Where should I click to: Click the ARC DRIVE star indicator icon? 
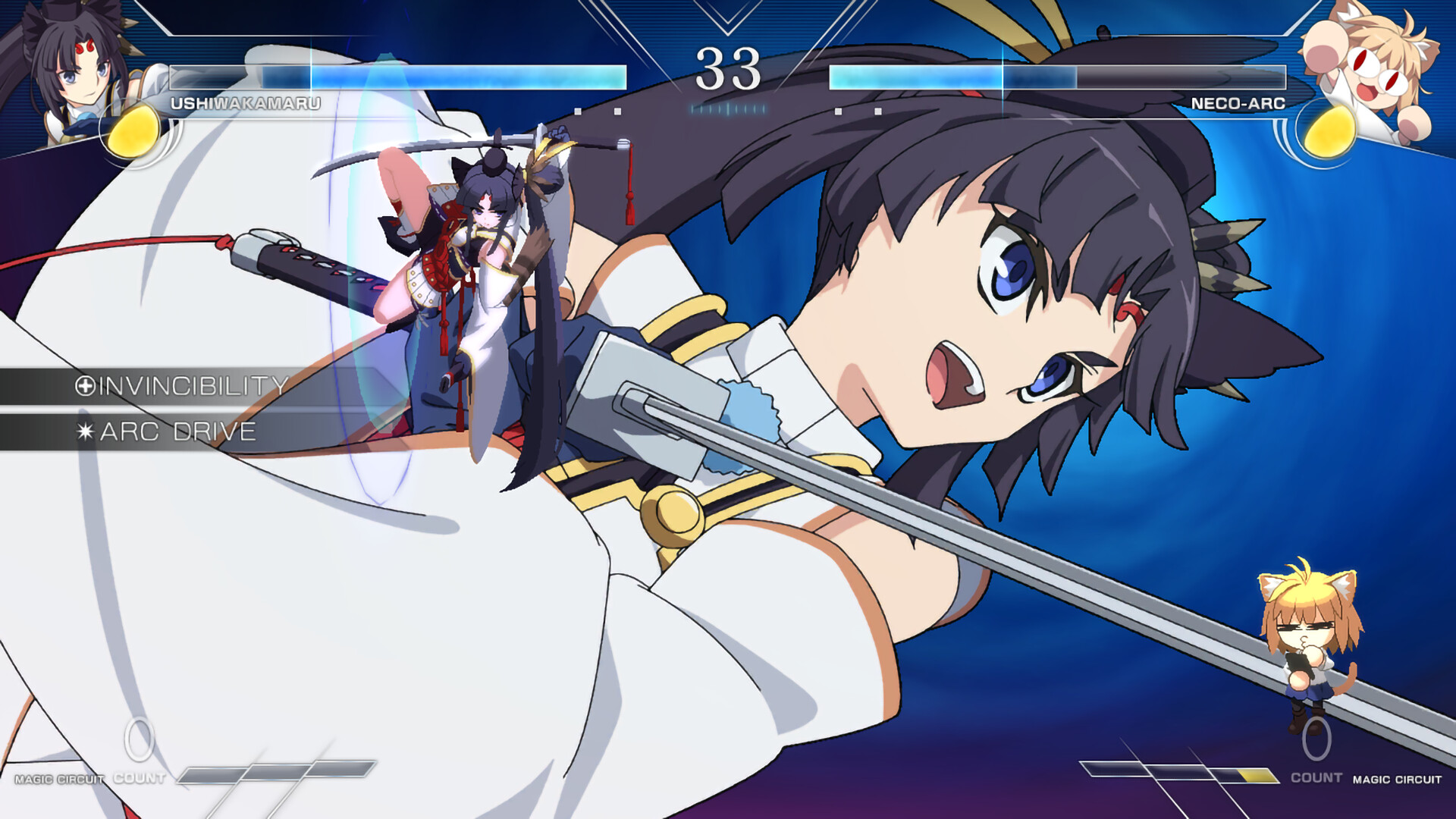86,432
